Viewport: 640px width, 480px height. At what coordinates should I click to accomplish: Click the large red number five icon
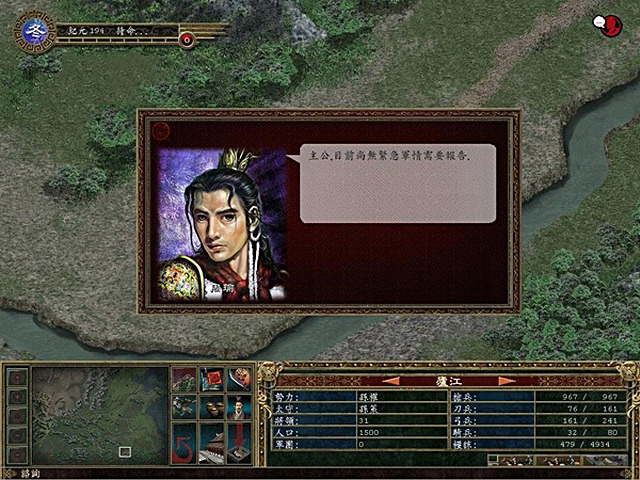[184, 442]
